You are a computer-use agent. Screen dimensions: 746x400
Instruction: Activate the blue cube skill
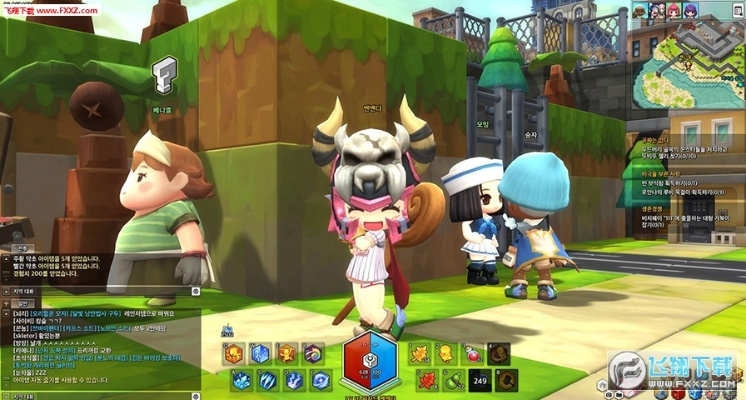(259, 353)
